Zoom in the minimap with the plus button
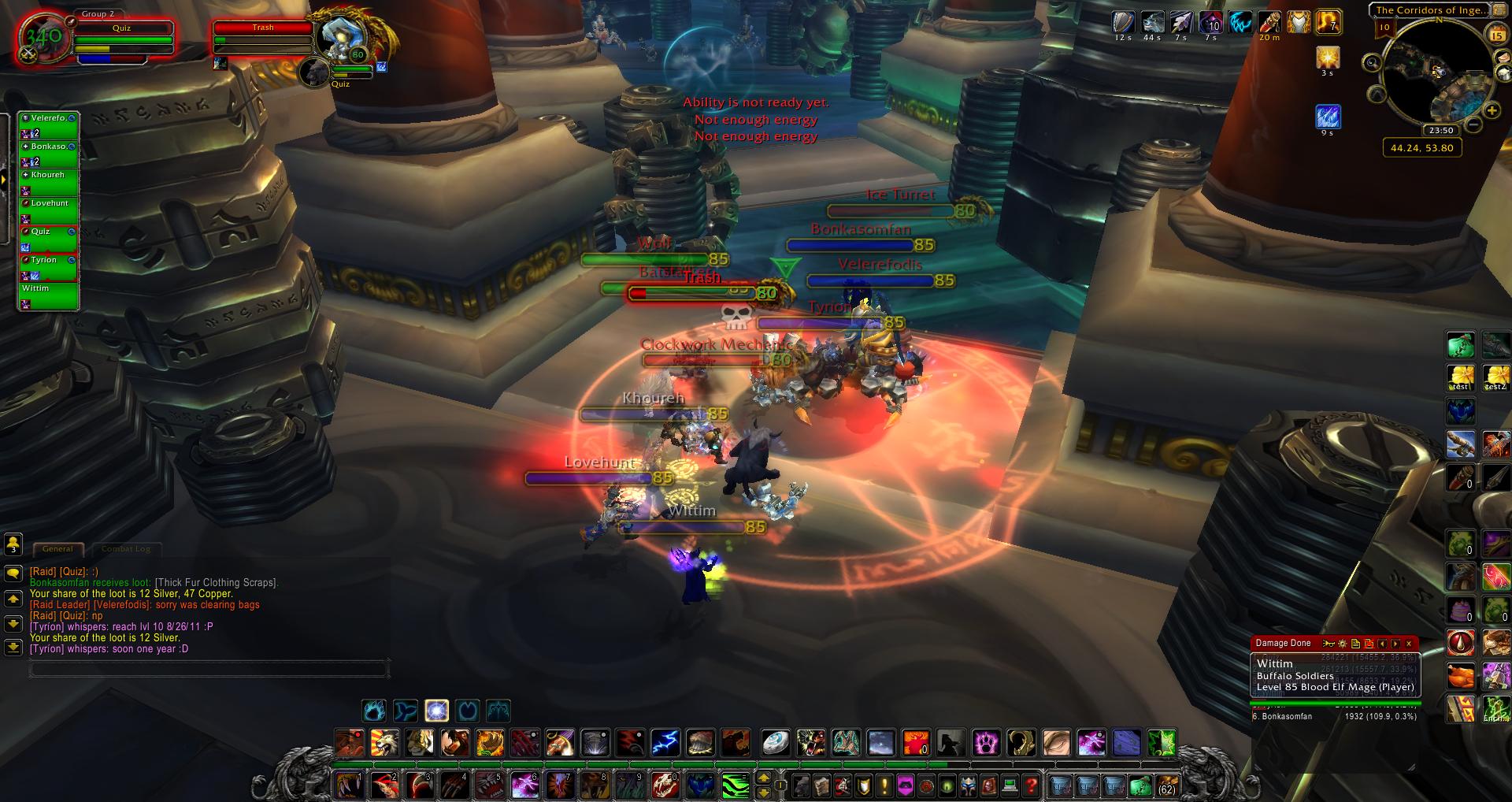Image resolution: width=1512 pixels, height=802 pixels. coord(1490,111)
